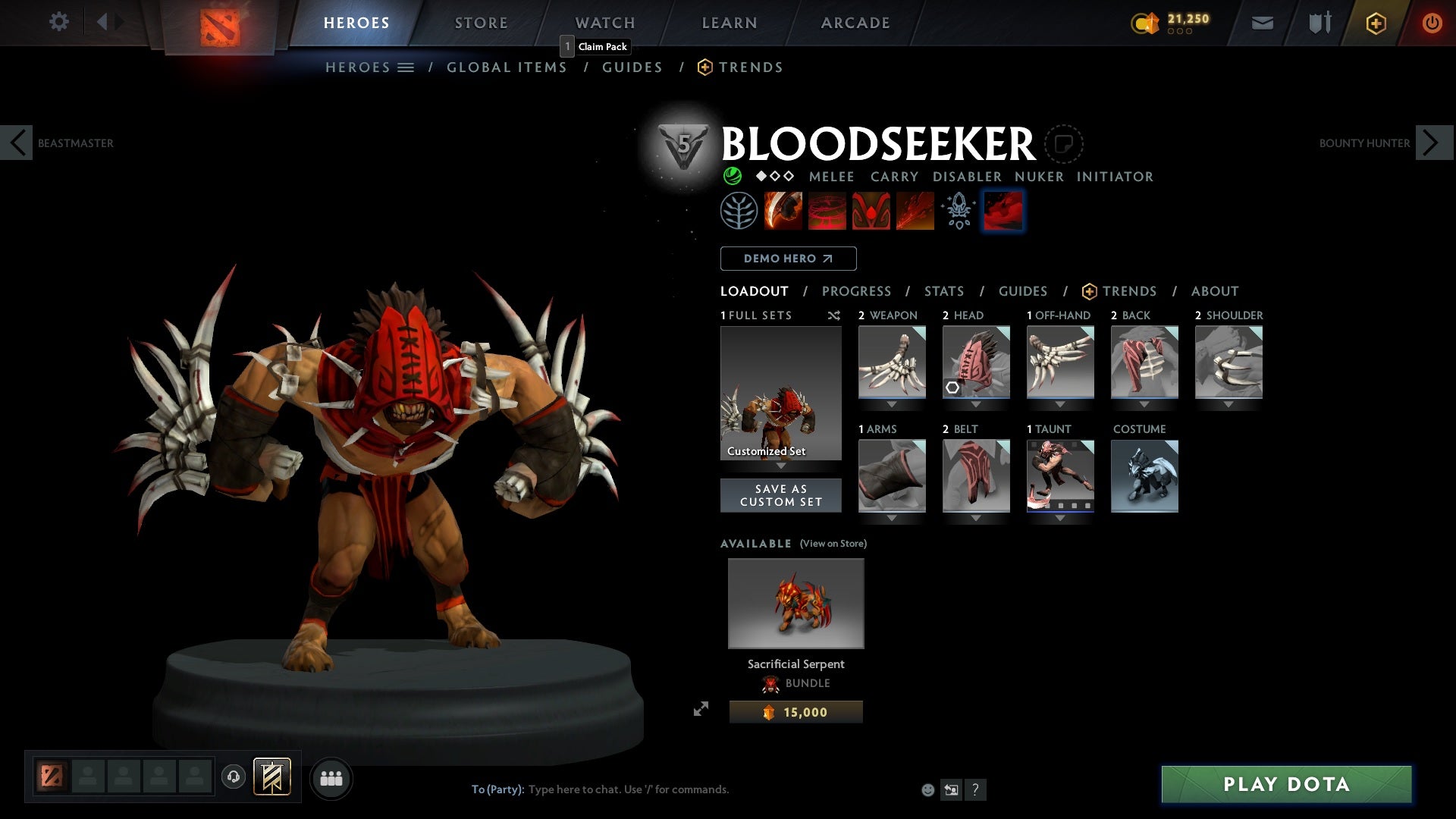
Task: Switch to the Arcade tab
Action: pos(855,23)
